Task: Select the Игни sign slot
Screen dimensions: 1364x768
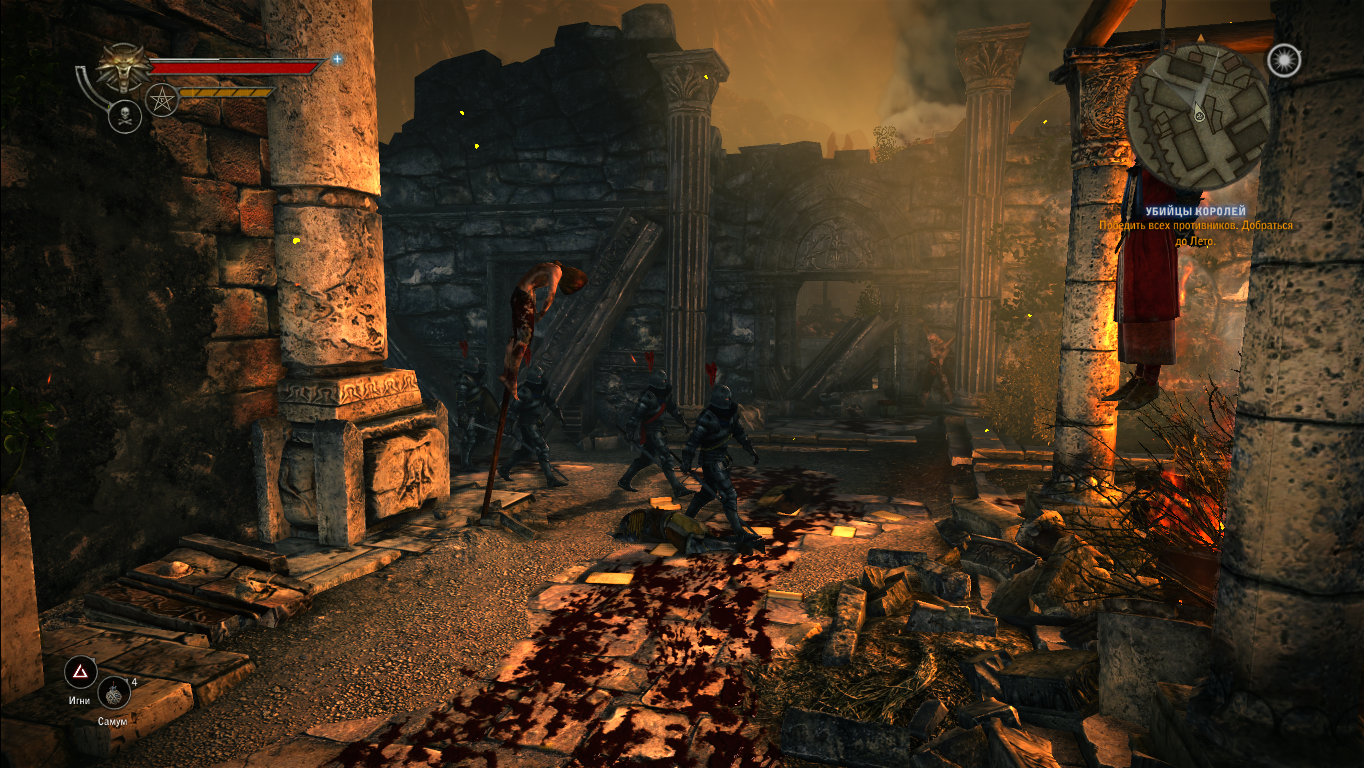Action: tap(80, 672)
